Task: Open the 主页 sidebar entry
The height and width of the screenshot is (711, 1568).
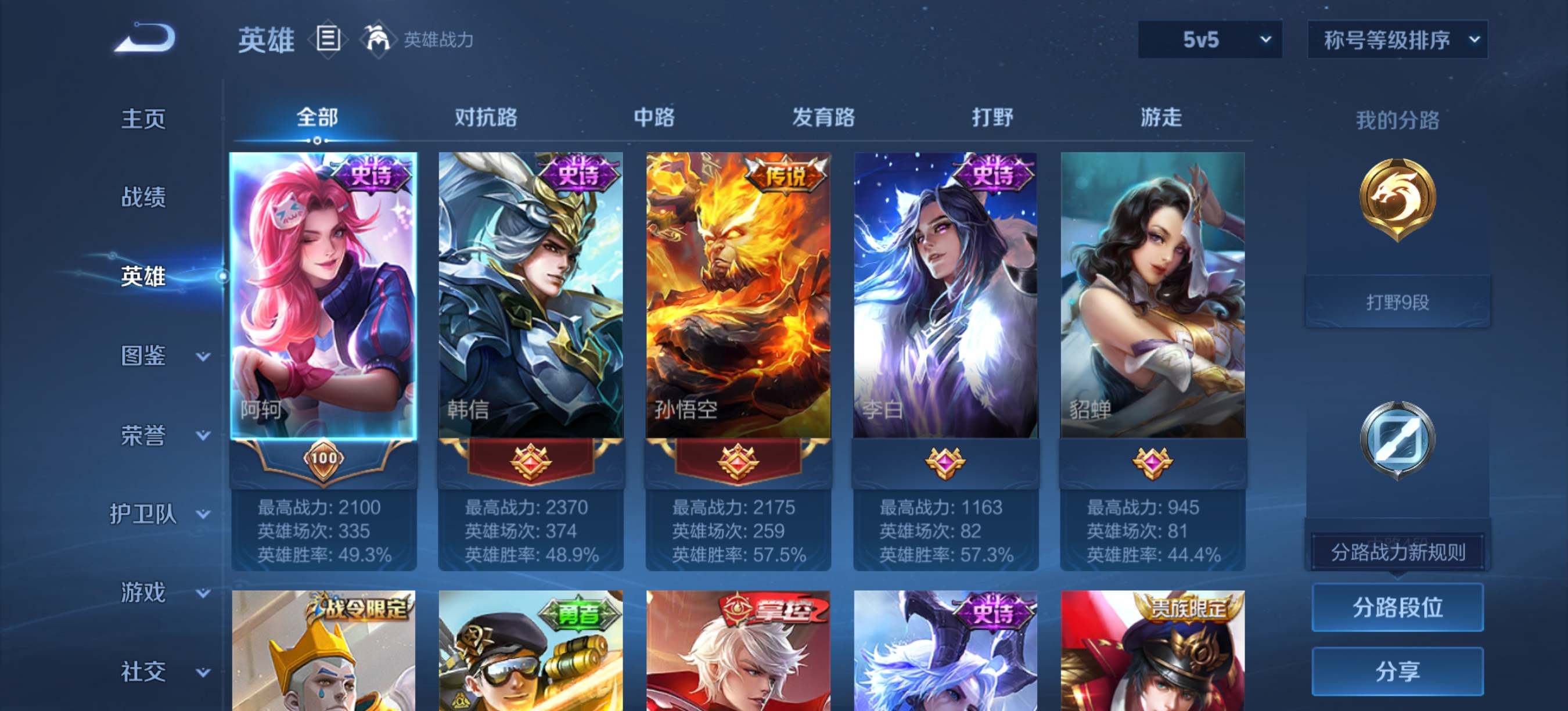Action: point(143,119)
